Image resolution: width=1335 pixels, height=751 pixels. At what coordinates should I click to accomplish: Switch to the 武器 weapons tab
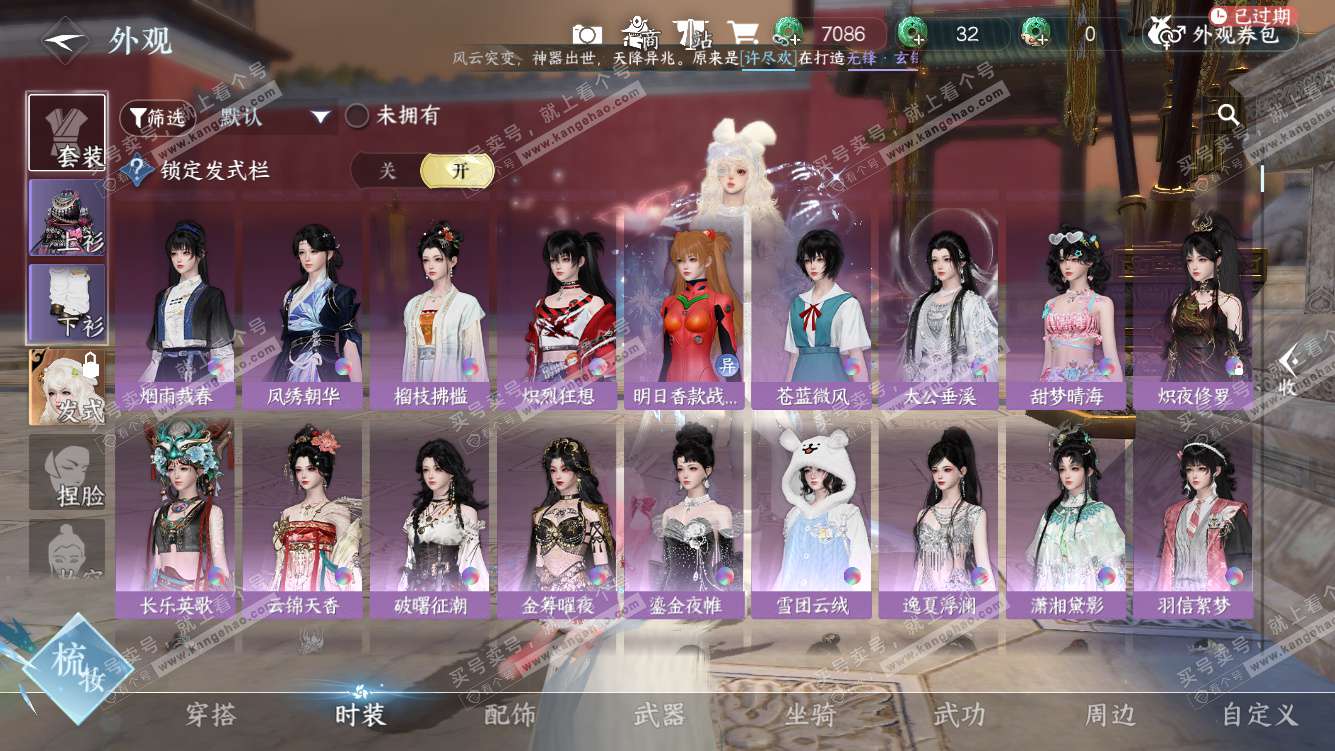click(659, 715)
